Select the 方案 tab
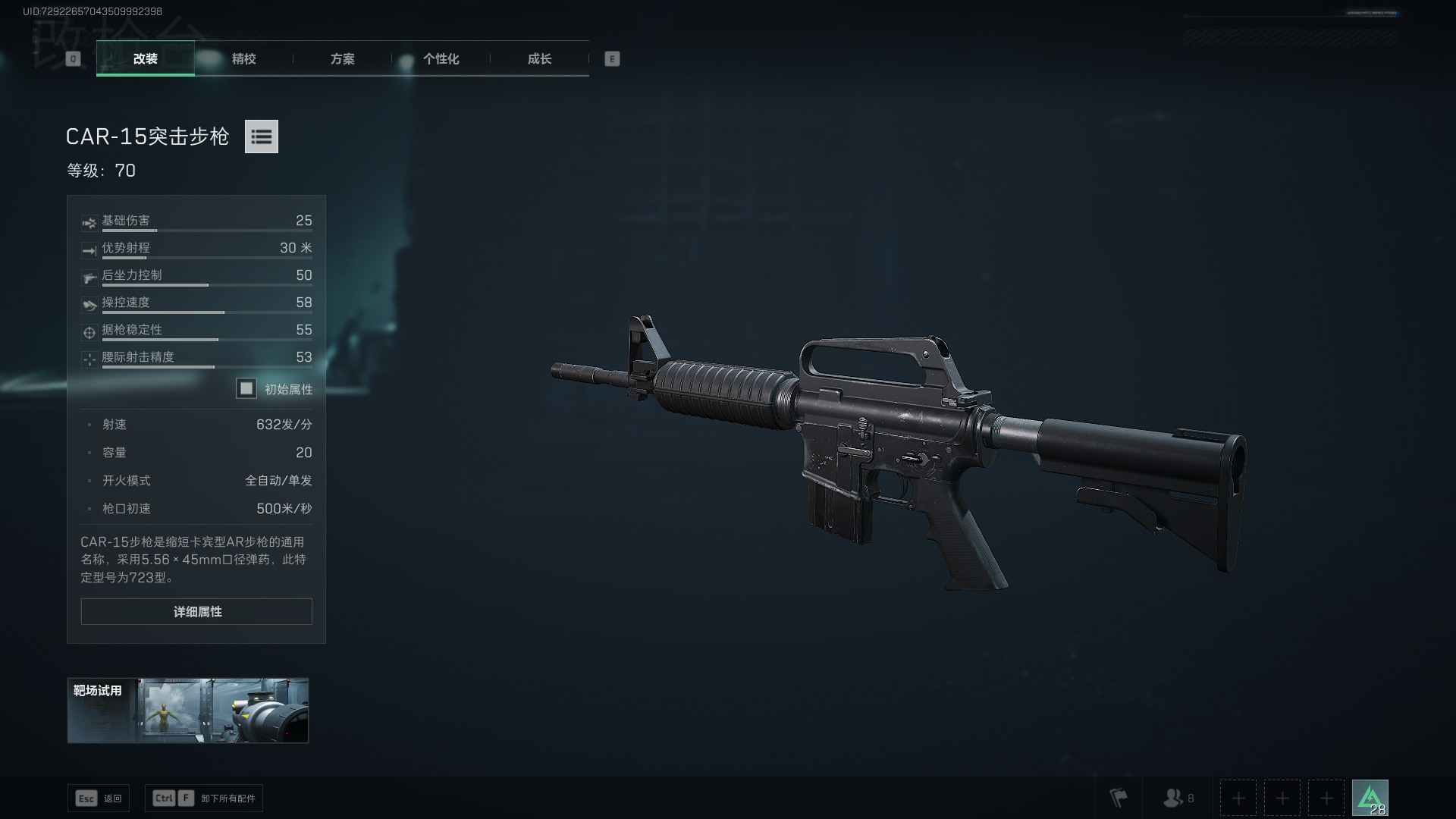Viewport: 1456px width, 819px height. [x=342, y=58]
